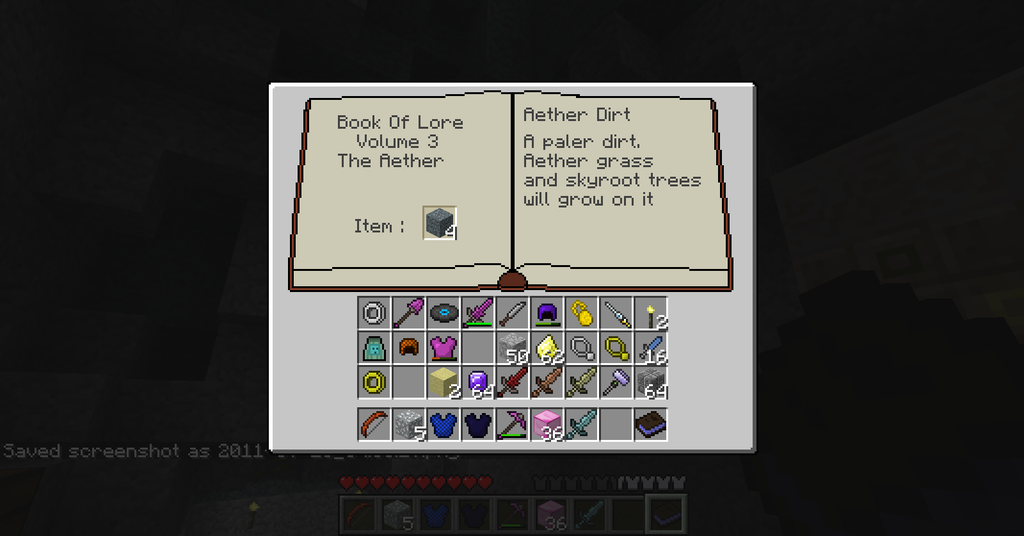Select the golden pendant item

coord(580,314)
